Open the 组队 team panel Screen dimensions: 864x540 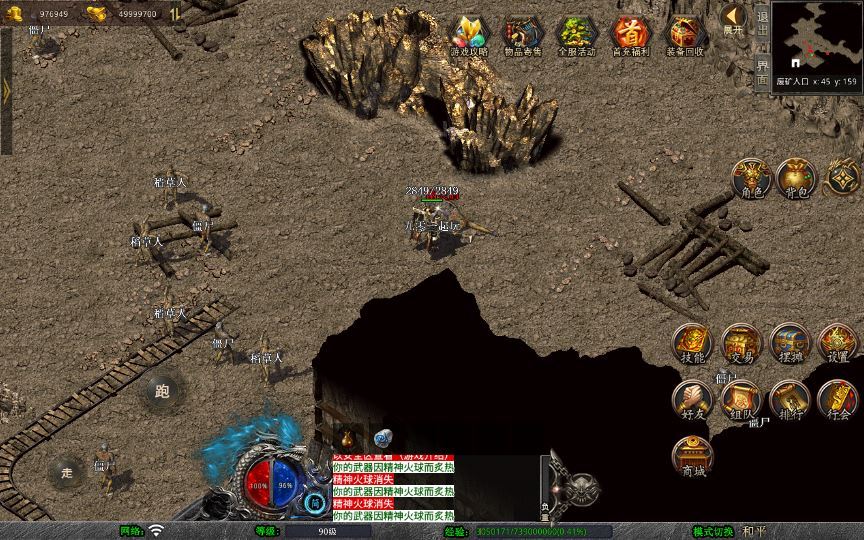[741, 400]
